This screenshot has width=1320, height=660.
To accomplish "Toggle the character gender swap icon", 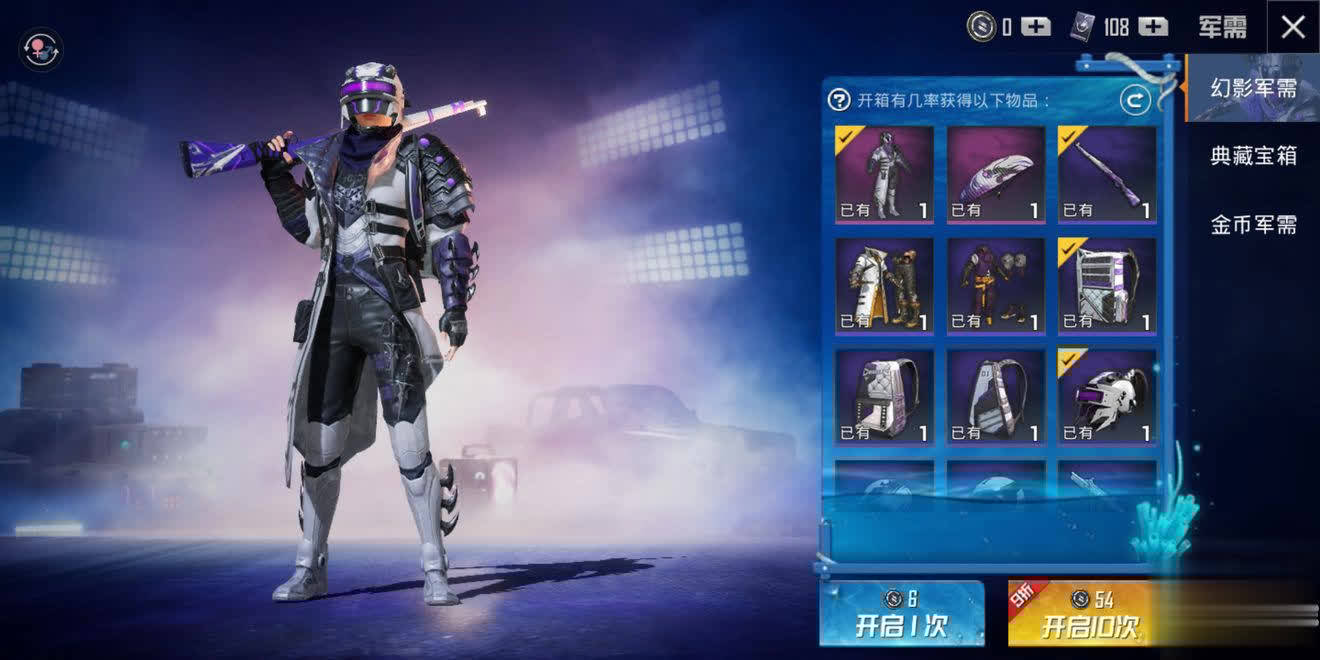I will 41,48.
